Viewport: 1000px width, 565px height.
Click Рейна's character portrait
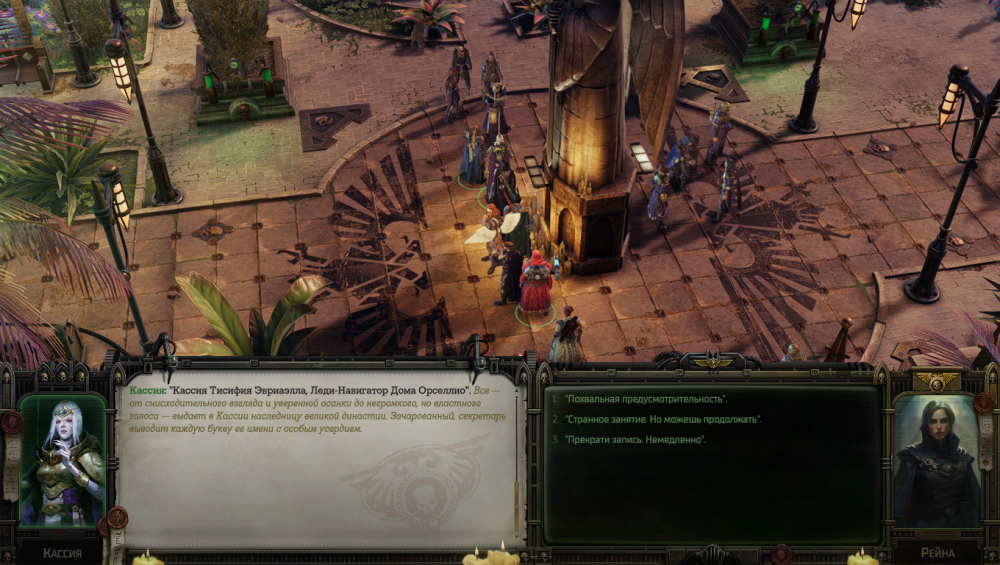(936, 461)
